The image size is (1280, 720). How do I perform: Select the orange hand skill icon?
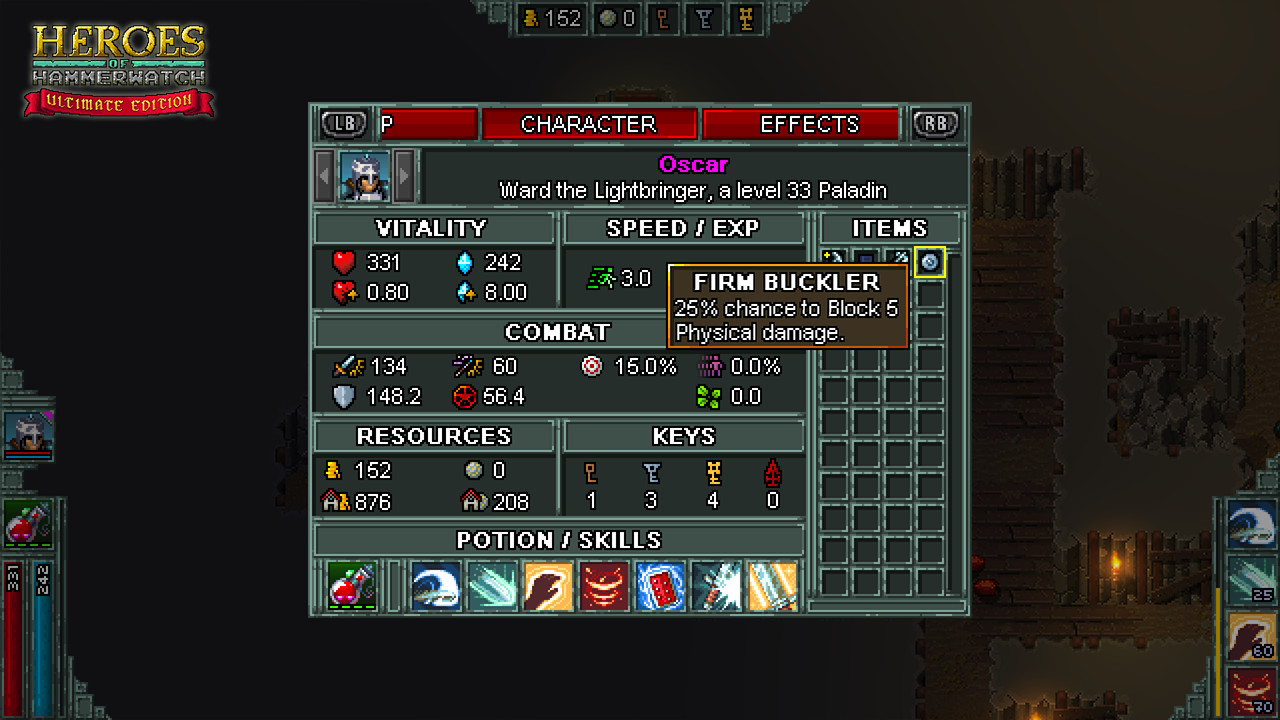click(549, 586)
